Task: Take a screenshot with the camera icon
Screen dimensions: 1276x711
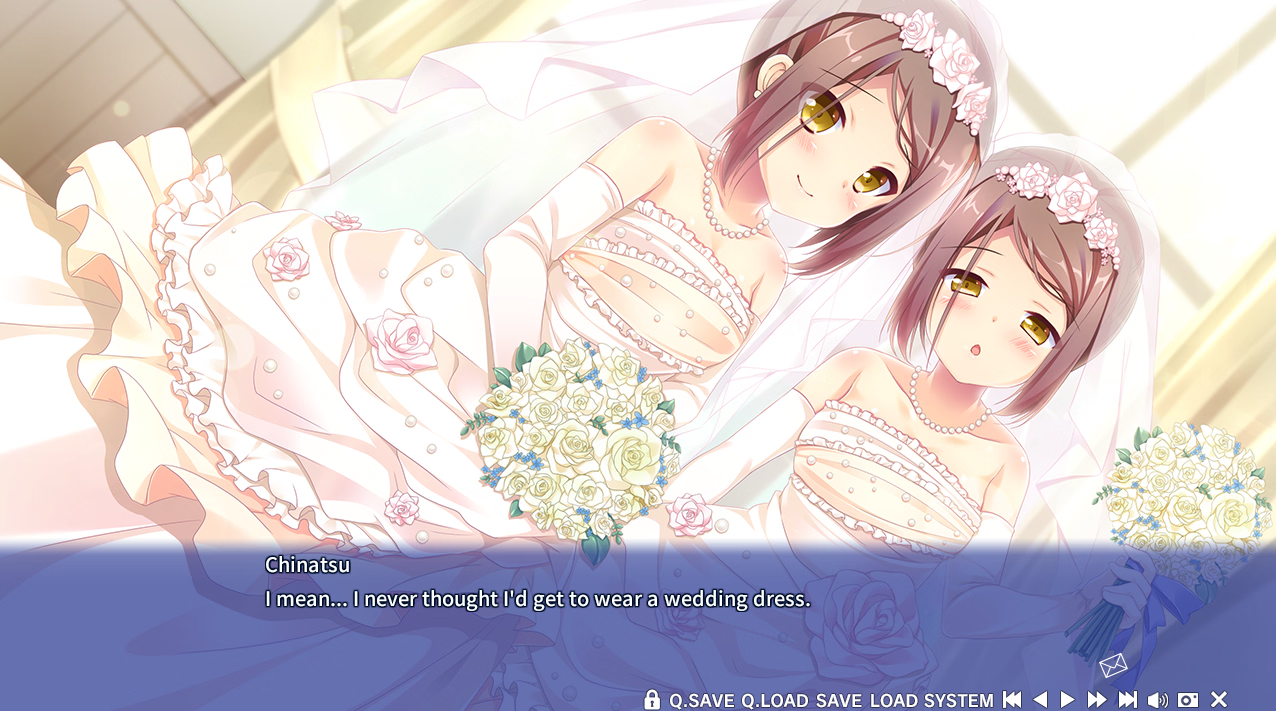Action: point(1188,700)
